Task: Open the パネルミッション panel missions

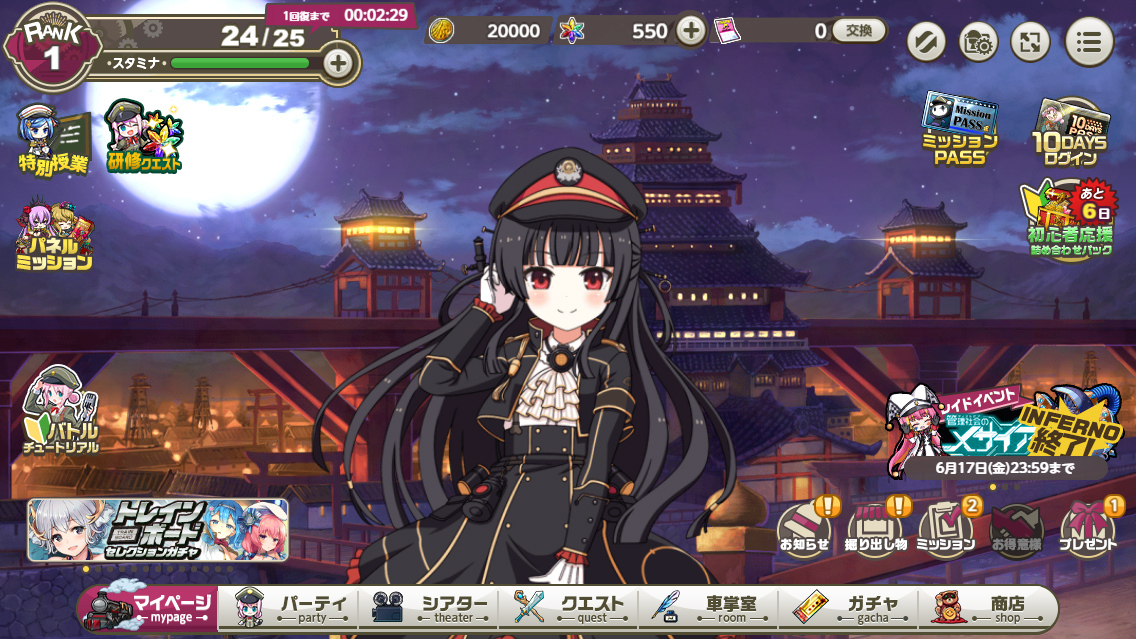Action: 54,237
